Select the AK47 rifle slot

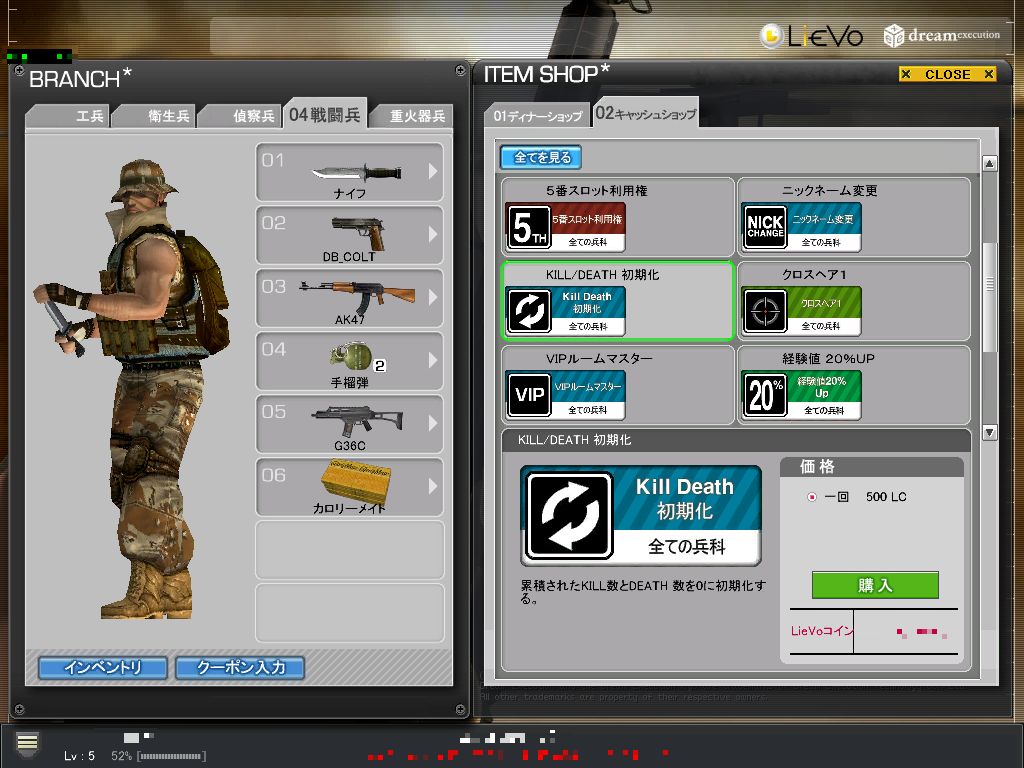tap(350, 298)
